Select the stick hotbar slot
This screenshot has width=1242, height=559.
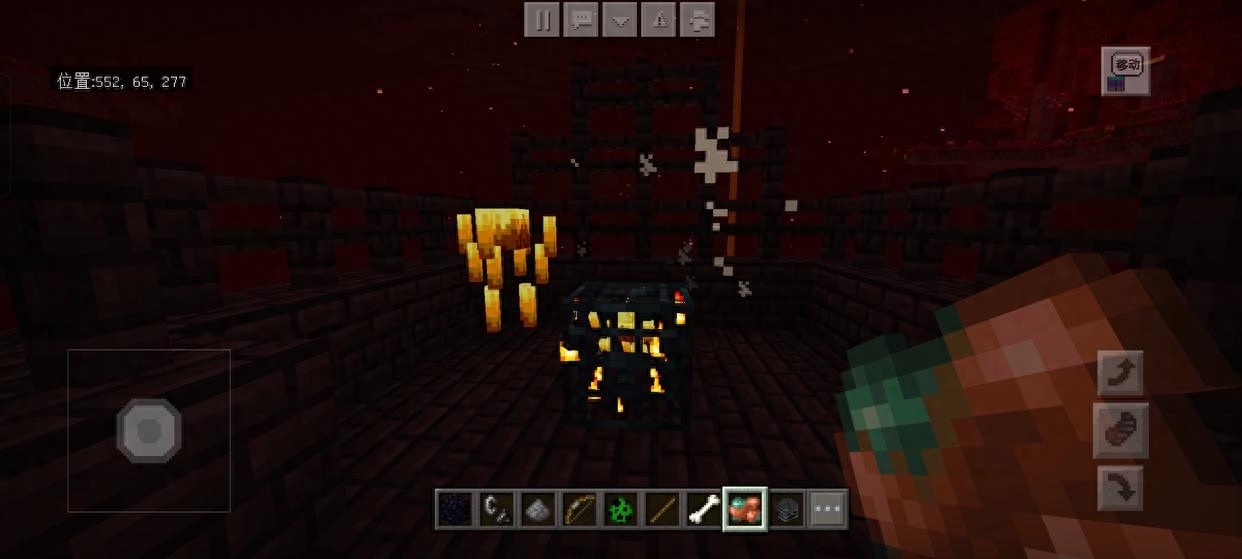pos(662,510)
